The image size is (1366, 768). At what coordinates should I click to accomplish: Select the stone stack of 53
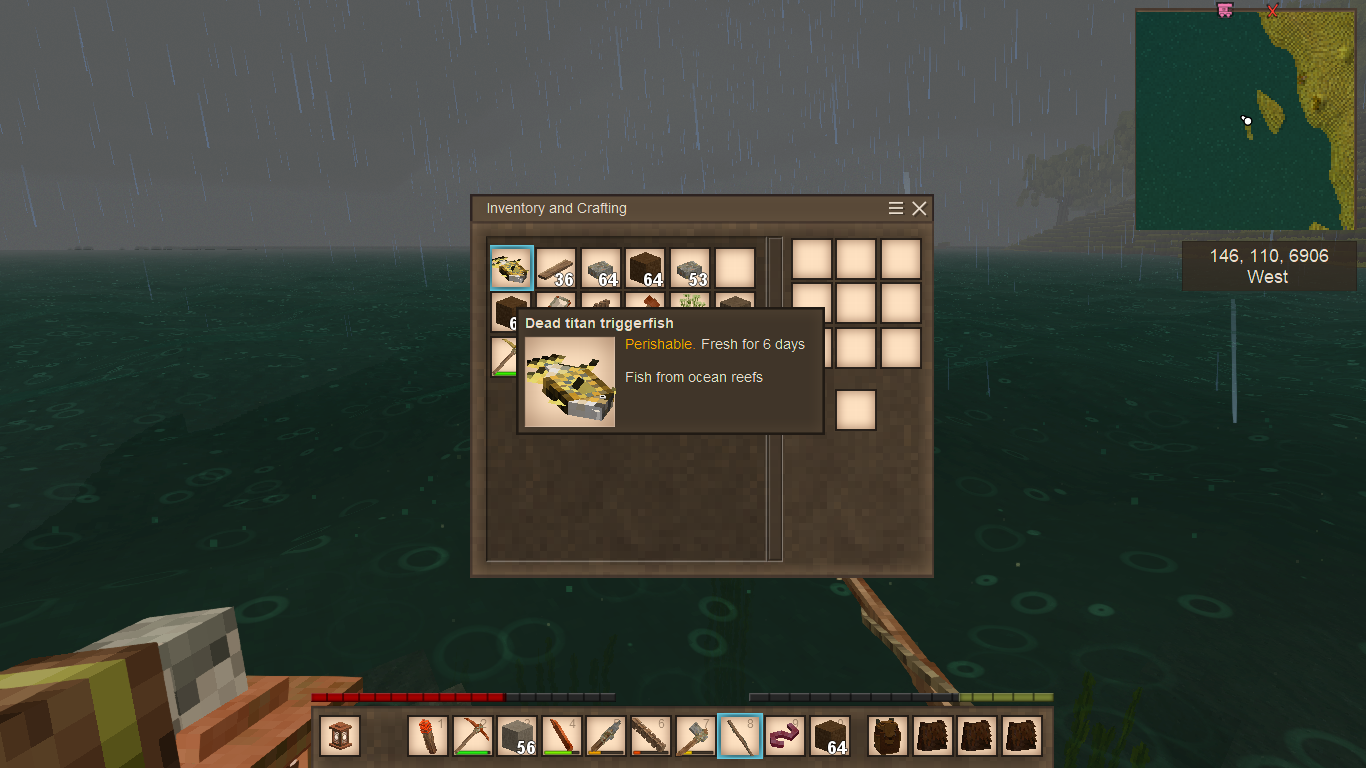(690, 268)
